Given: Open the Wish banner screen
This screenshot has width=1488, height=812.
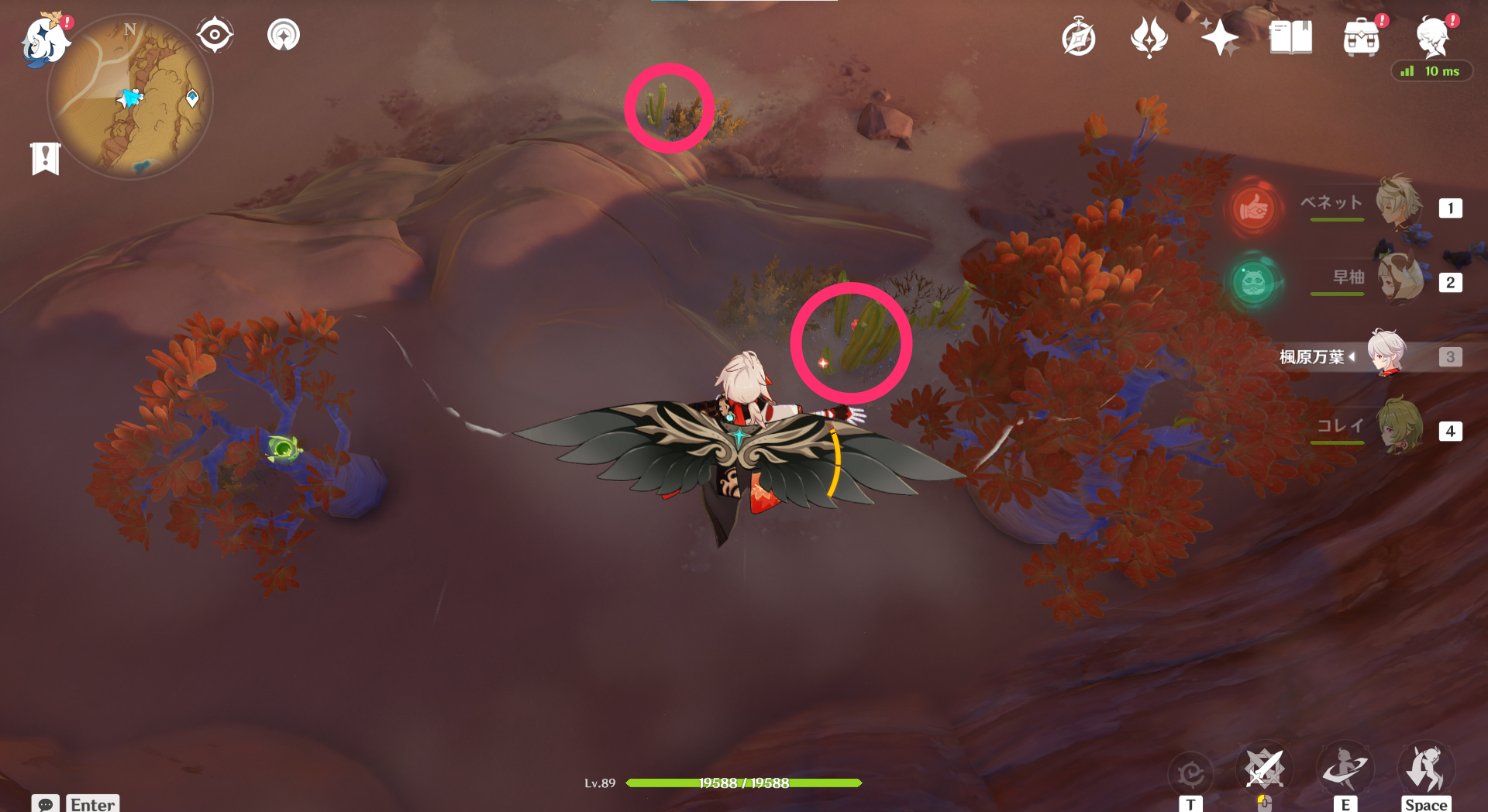Looking at the screenshot, I should 1149,35.
